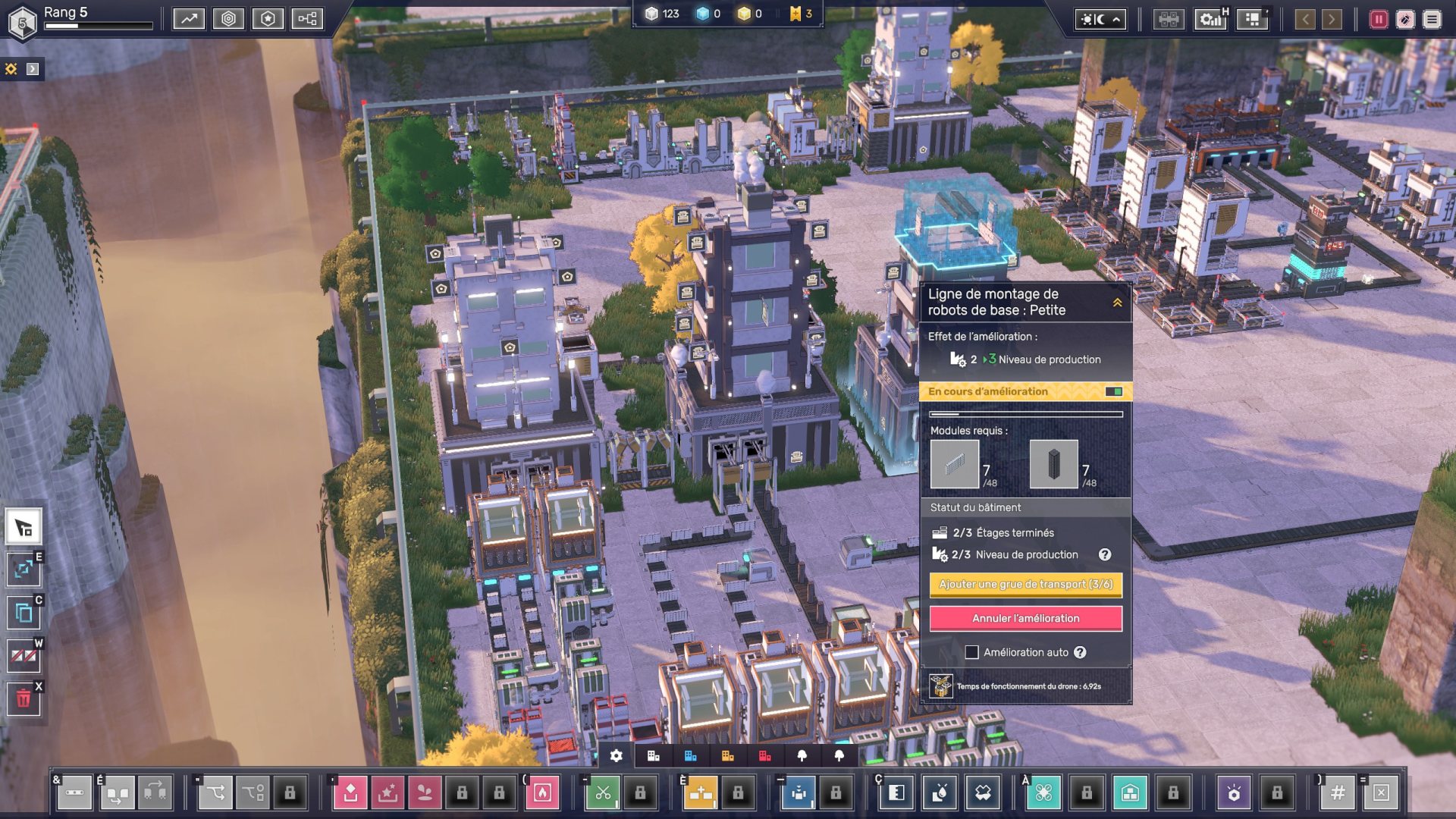Open help for Niveau de production
Image resolution: width=1456 pixels, height=819 pixels.
pos(1105,554)
